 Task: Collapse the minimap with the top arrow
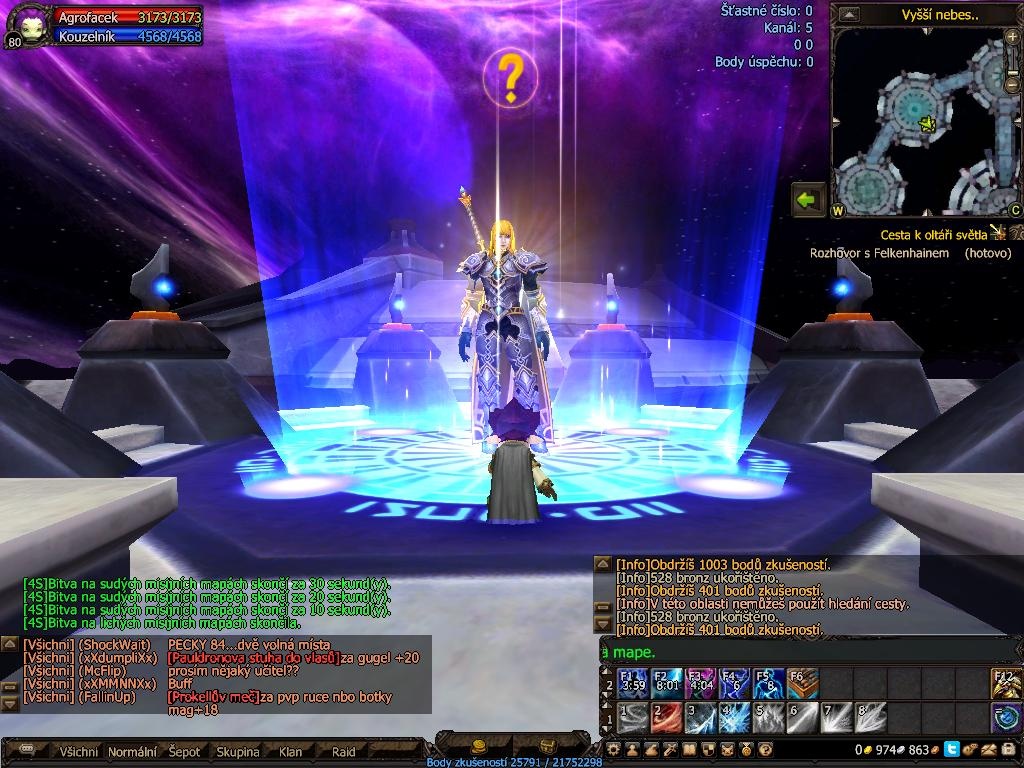[849, 14]
